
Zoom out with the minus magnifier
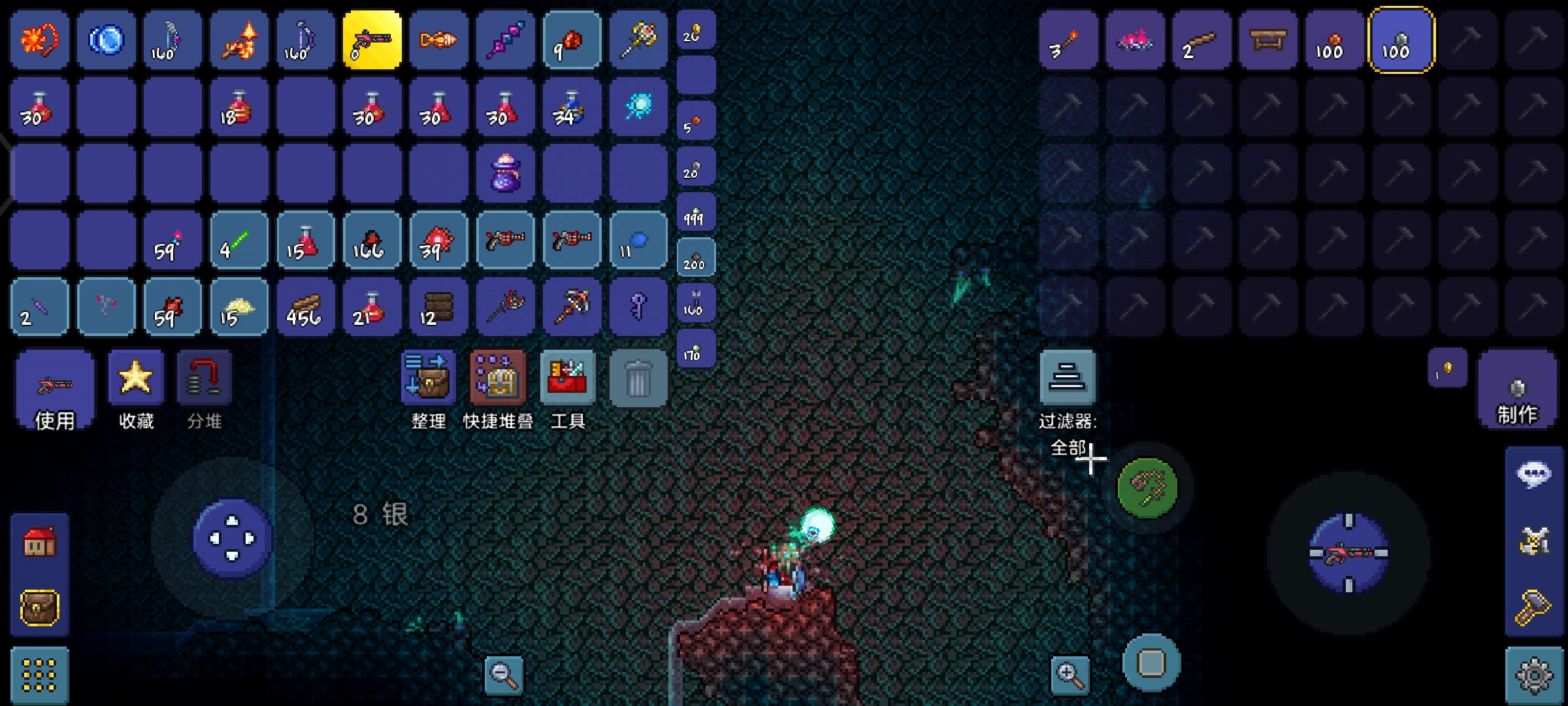tap(504, 675)
